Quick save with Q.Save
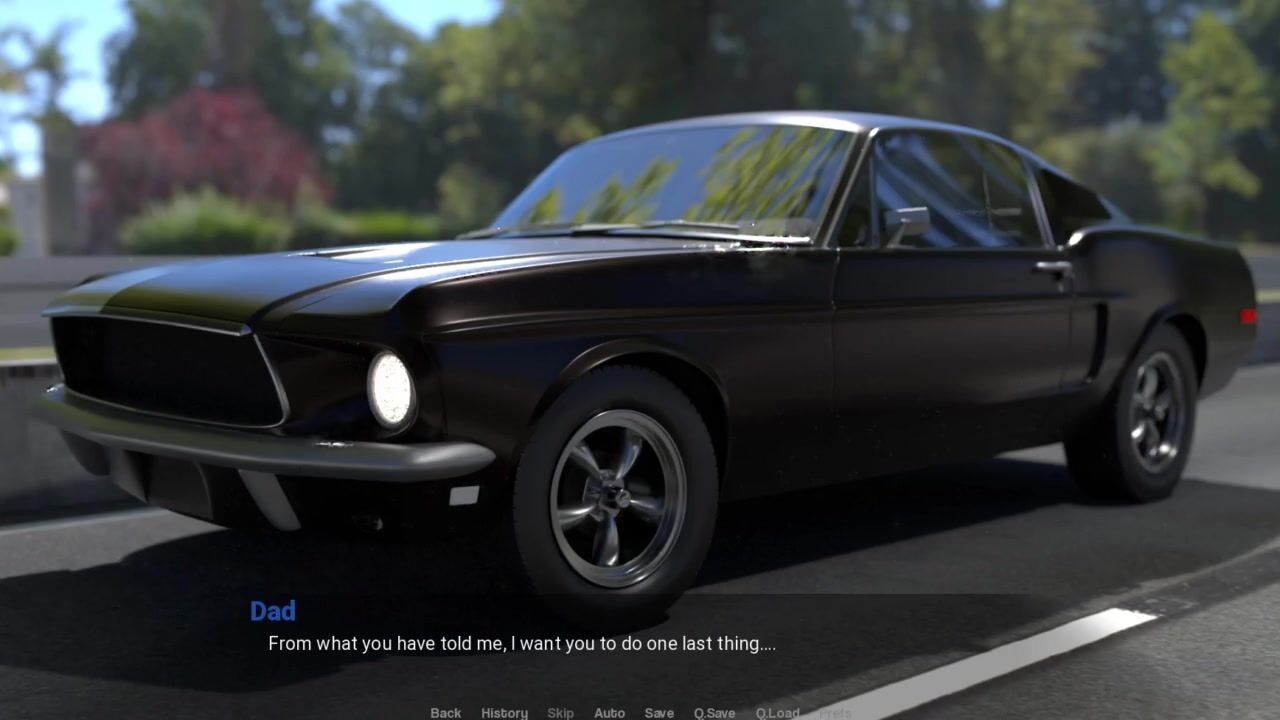This screenshot has width=1280, height=720. coord(714,713)
